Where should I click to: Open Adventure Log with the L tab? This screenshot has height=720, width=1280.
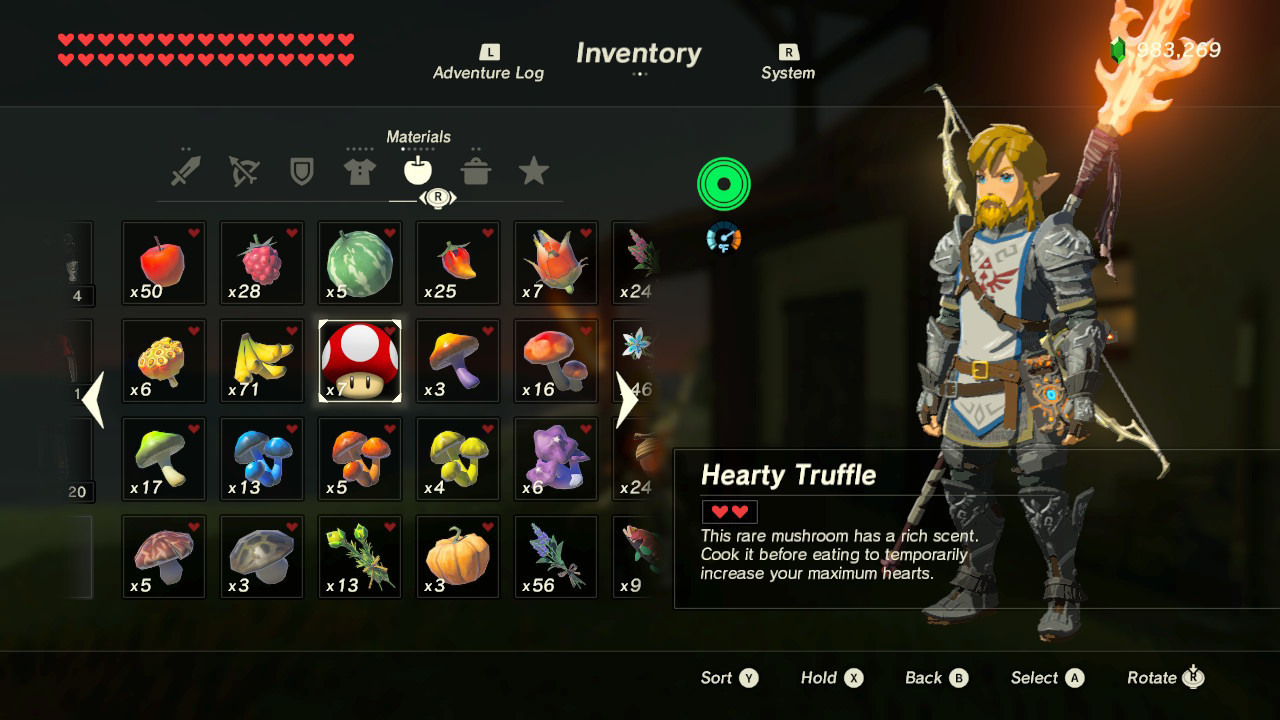pyautogui.click(x=488, y=62)
